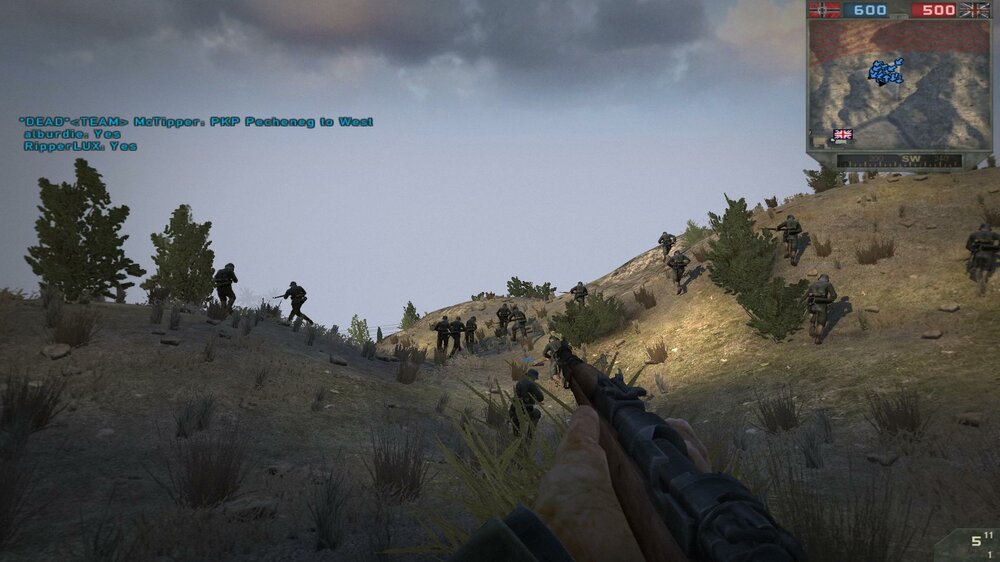Select the blue squad cluster on the minimap
Viewport: 1000px width, 562px height.
click(886, 71)
